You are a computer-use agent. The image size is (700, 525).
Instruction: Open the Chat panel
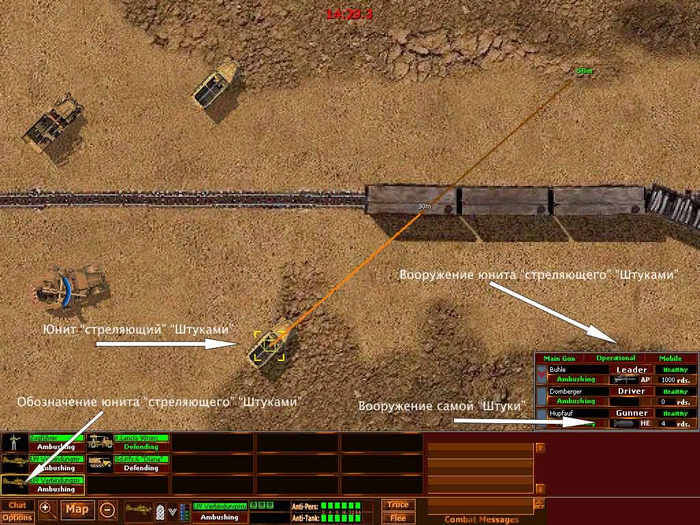point(17,505)
